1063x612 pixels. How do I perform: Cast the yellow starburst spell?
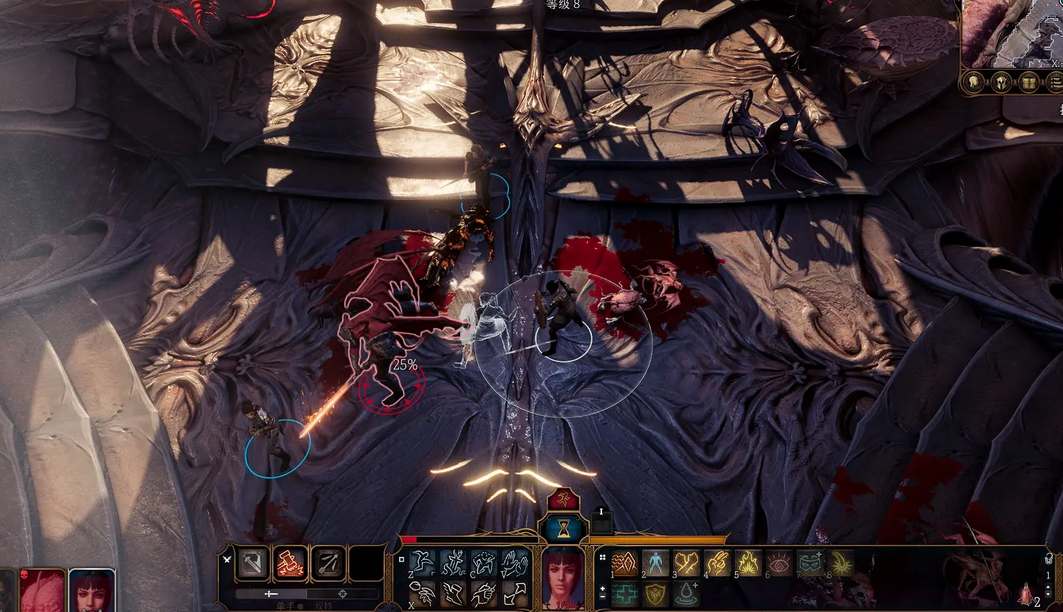click(841, 564)
